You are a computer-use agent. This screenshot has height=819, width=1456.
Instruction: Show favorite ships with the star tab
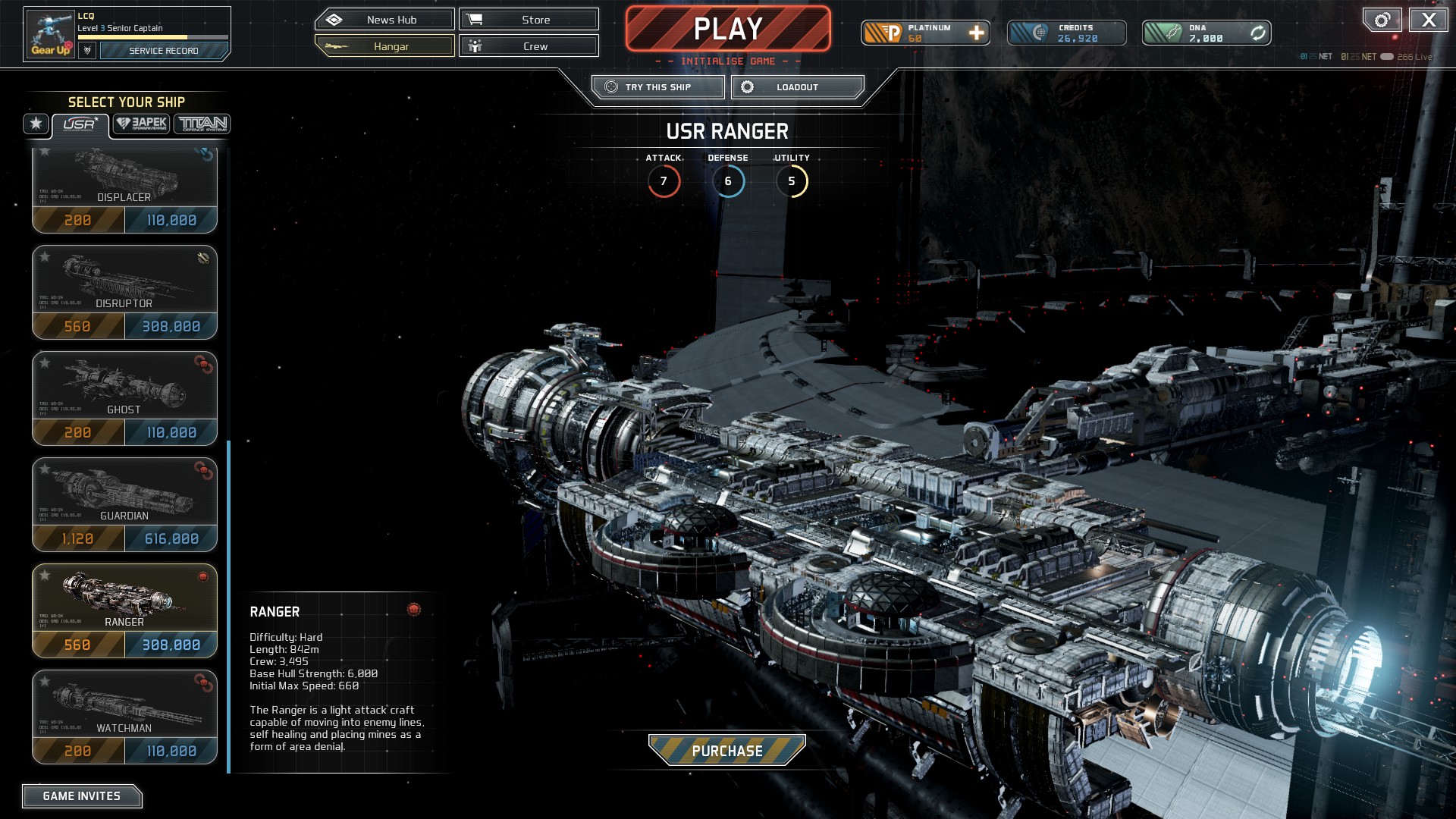(36, 124)
